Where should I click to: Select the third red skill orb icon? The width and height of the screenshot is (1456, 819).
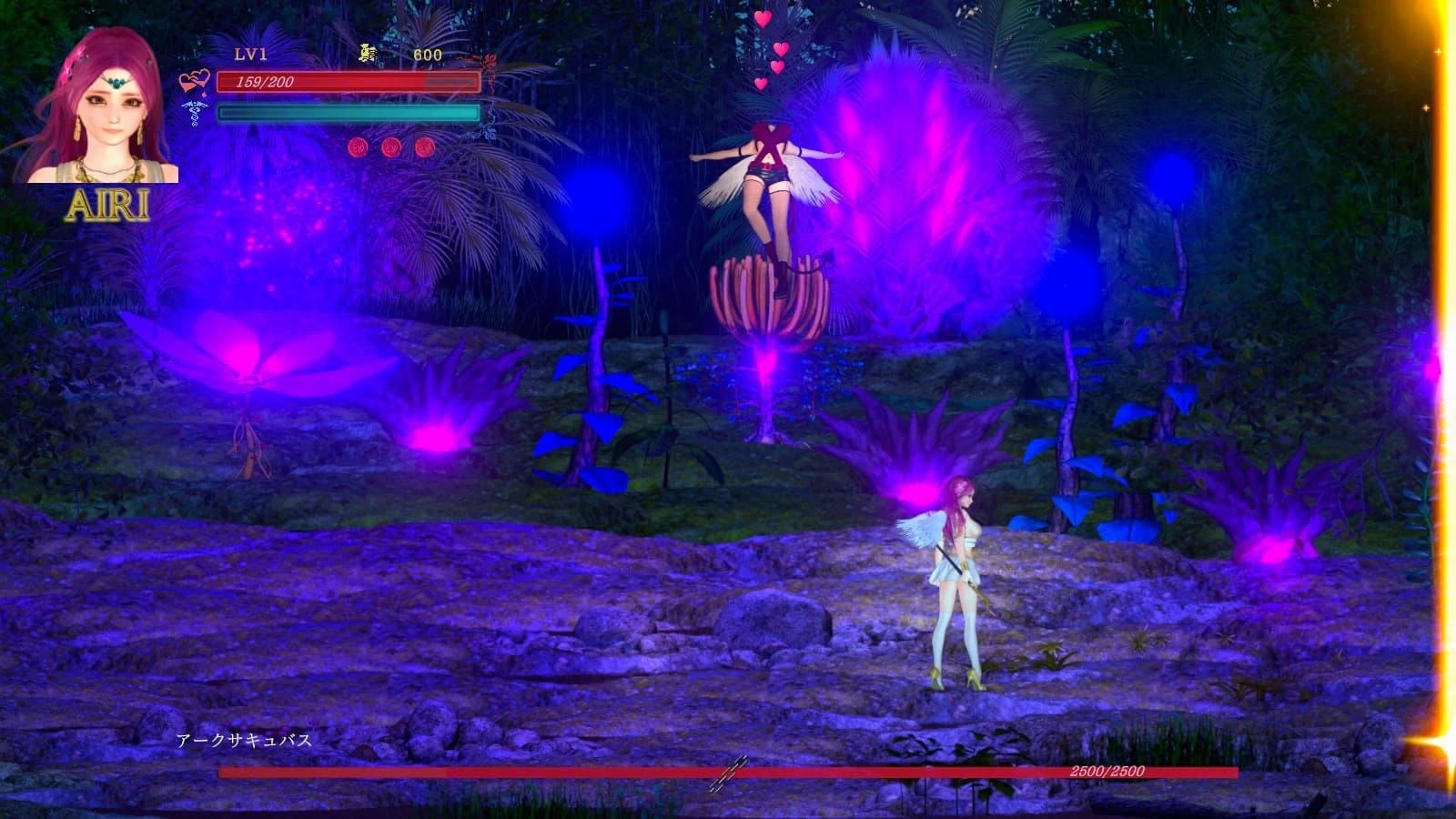(423, 147)
